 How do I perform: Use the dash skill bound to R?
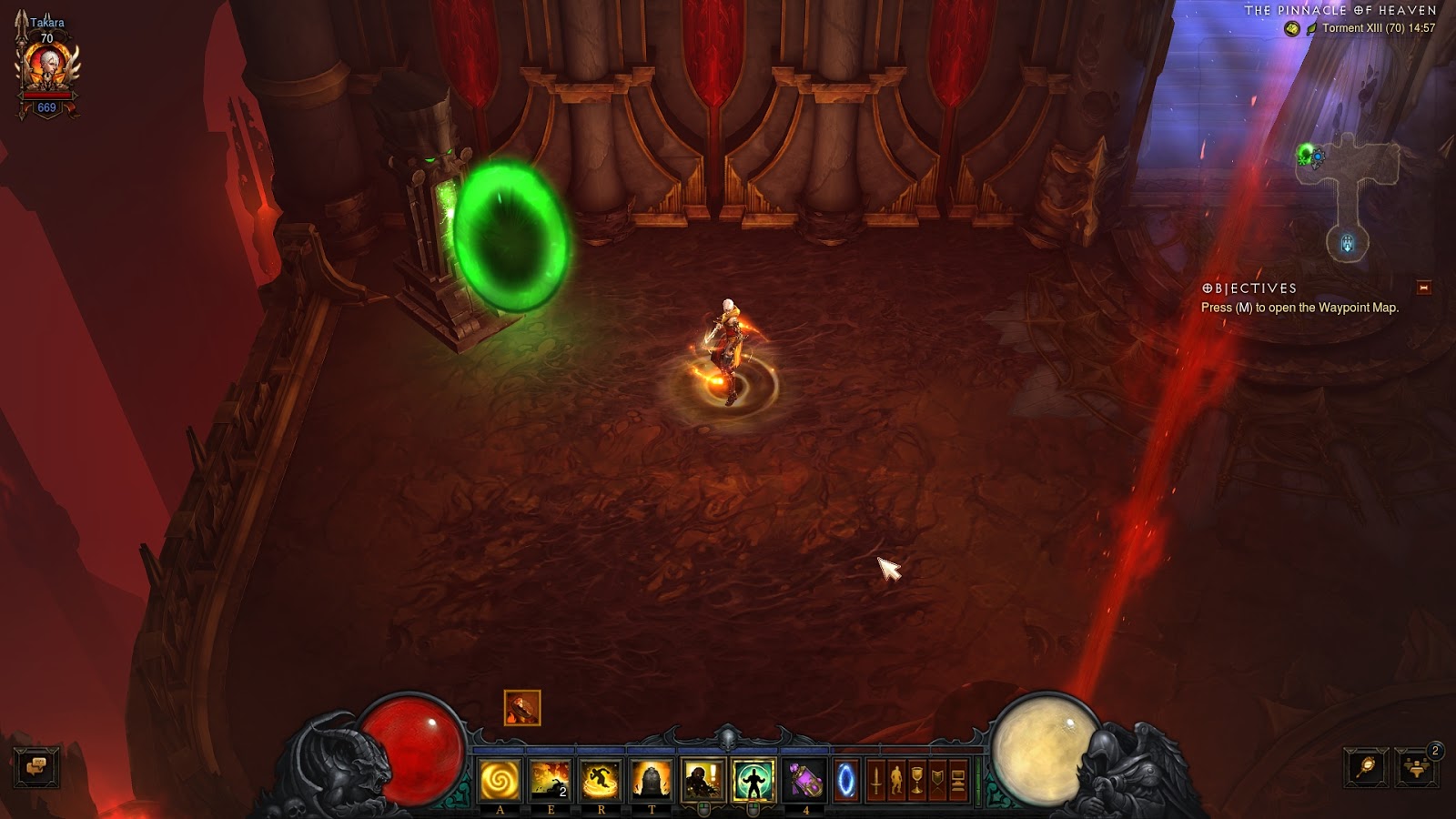coord(602,781)
